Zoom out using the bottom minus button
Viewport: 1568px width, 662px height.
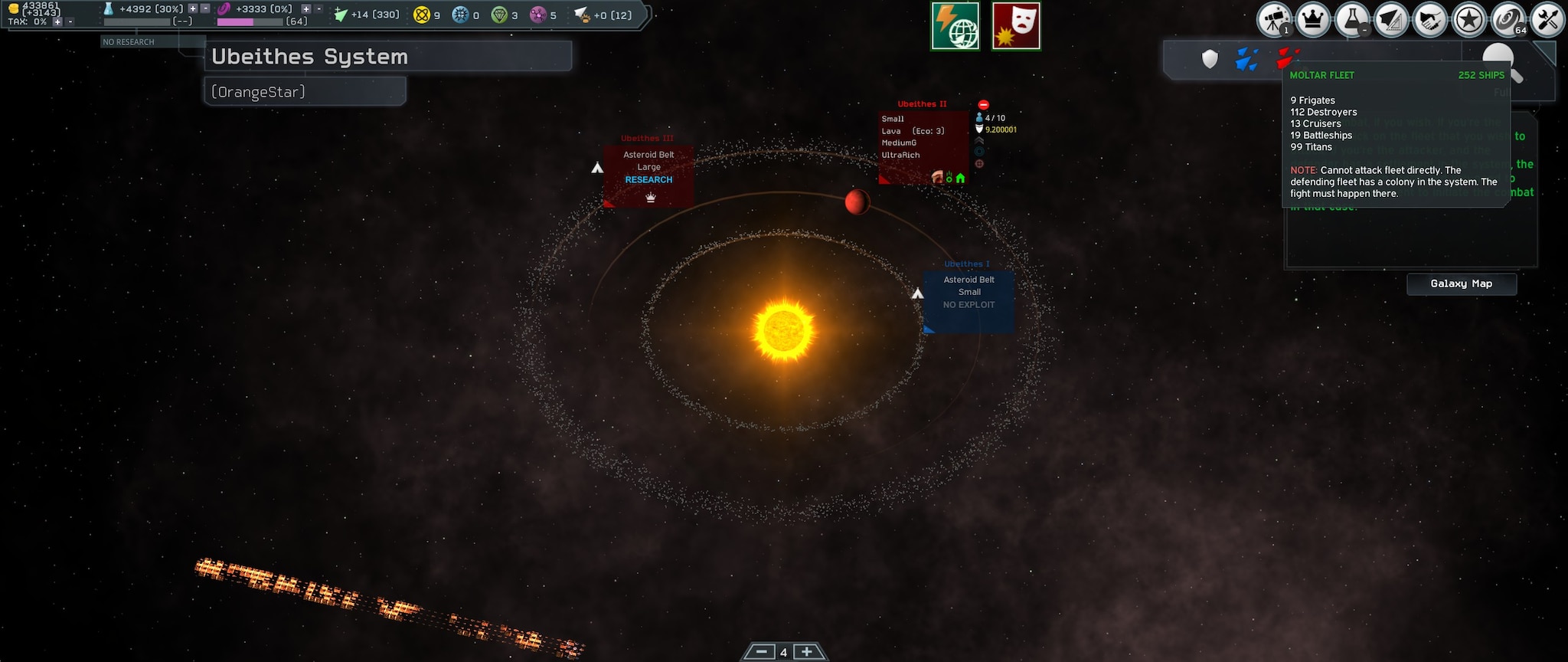point(761,652)
